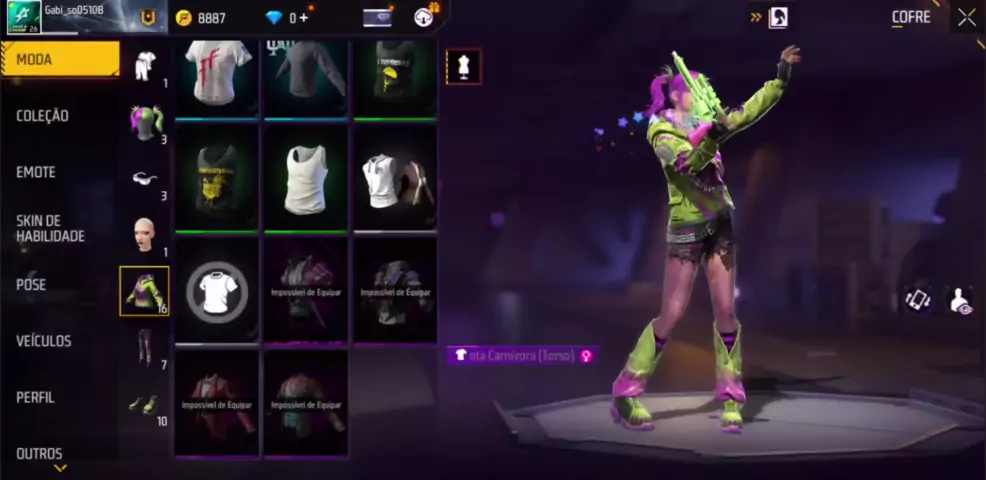Select the plain white t-shirt circle slot
The height and width of the screenshot is (480, 986).
point(217,292)
